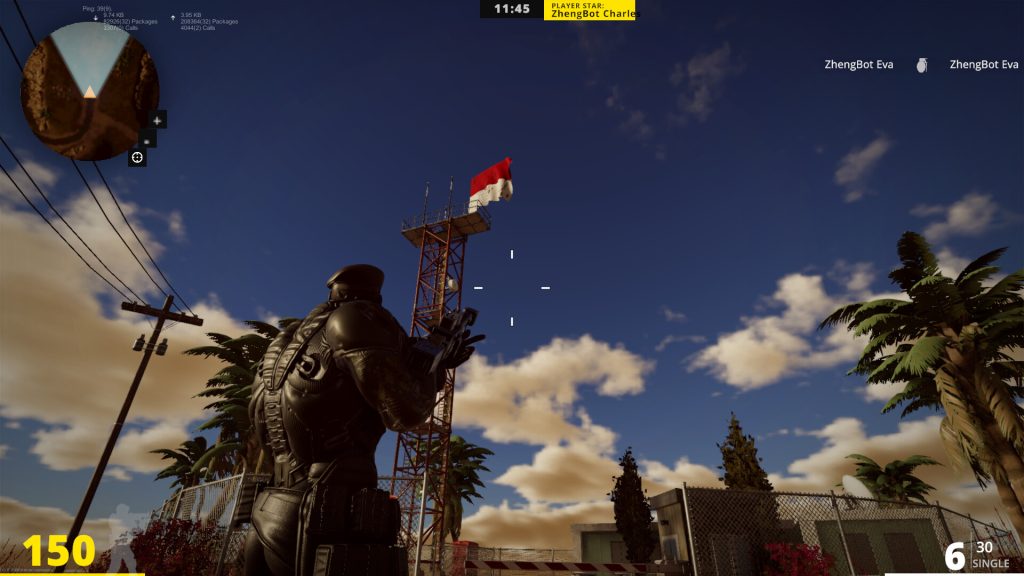Zoom in the minimap with plus button
This screenshot has height=576, width=1024.
tap(157, 120)
